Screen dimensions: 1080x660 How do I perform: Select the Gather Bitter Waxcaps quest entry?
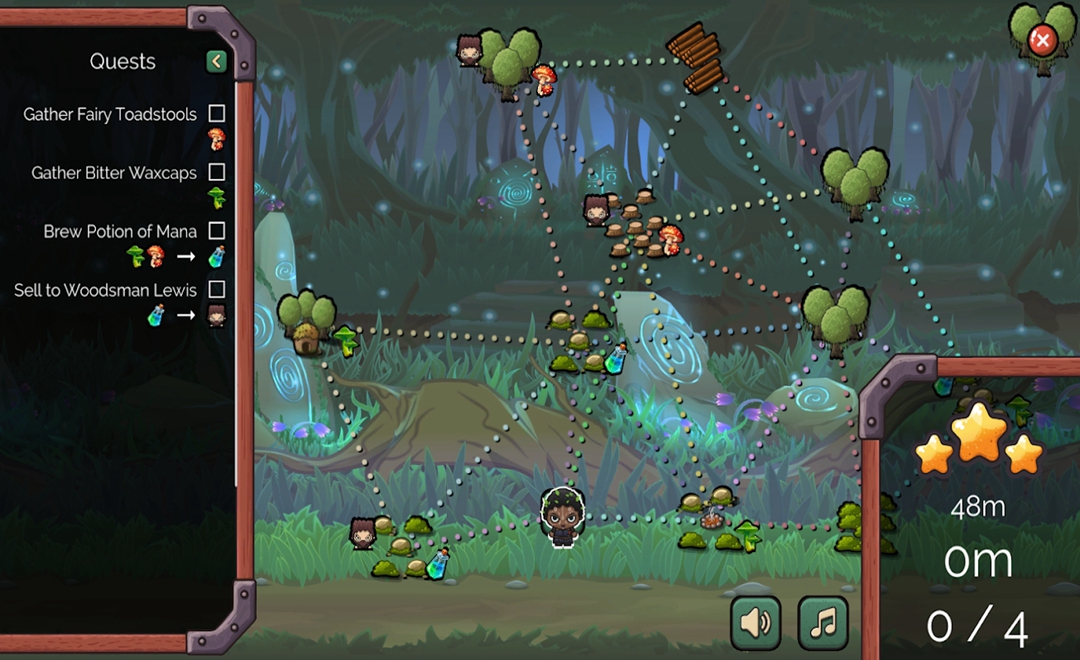[114, 173]
